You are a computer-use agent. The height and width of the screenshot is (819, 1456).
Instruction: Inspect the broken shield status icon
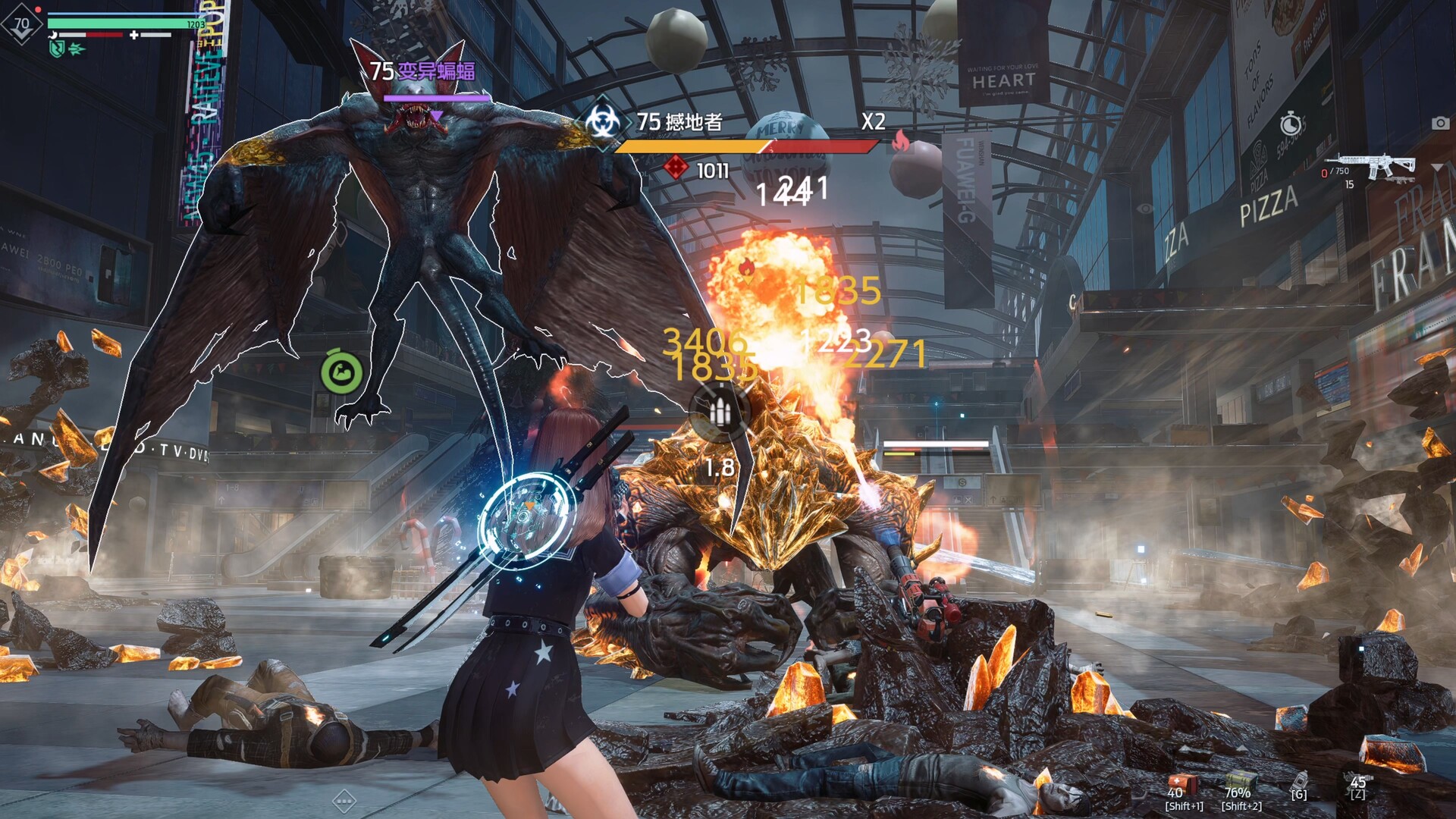[57, 49]
